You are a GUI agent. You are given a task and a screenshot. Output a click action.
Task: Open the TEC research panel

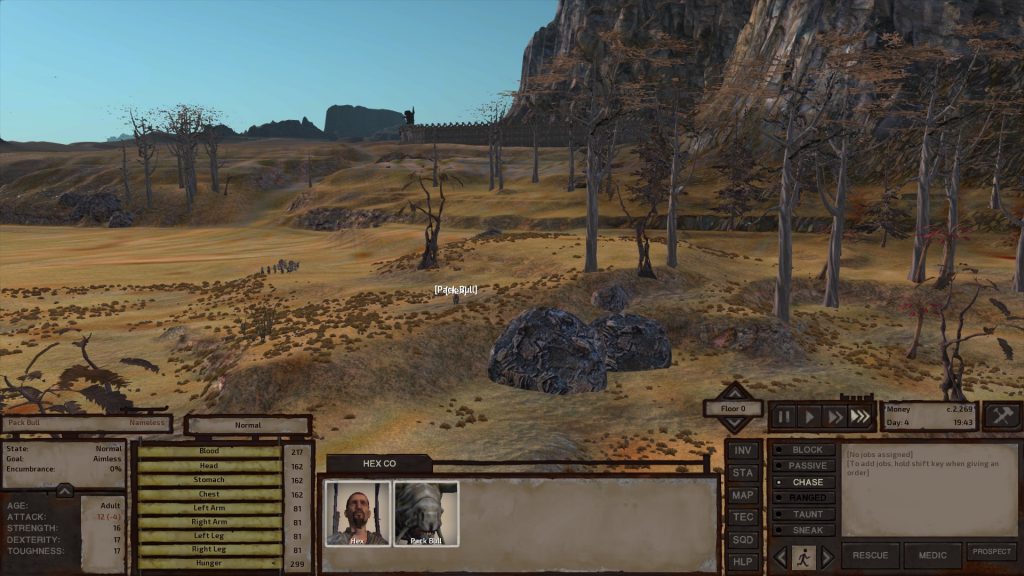[x=742, y=516]
